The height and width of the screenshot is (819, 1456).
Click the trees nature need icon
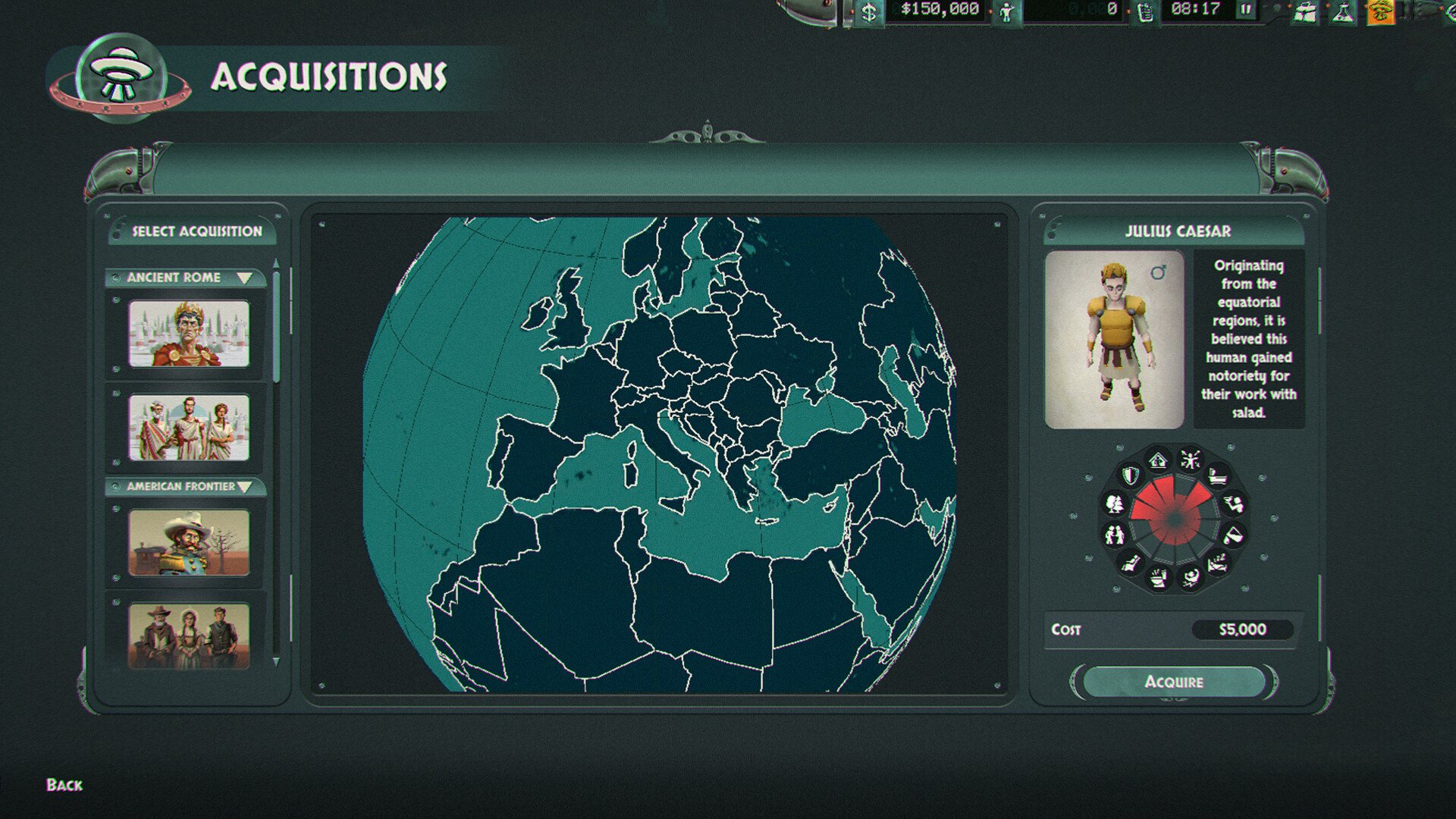coord(1116,503)
